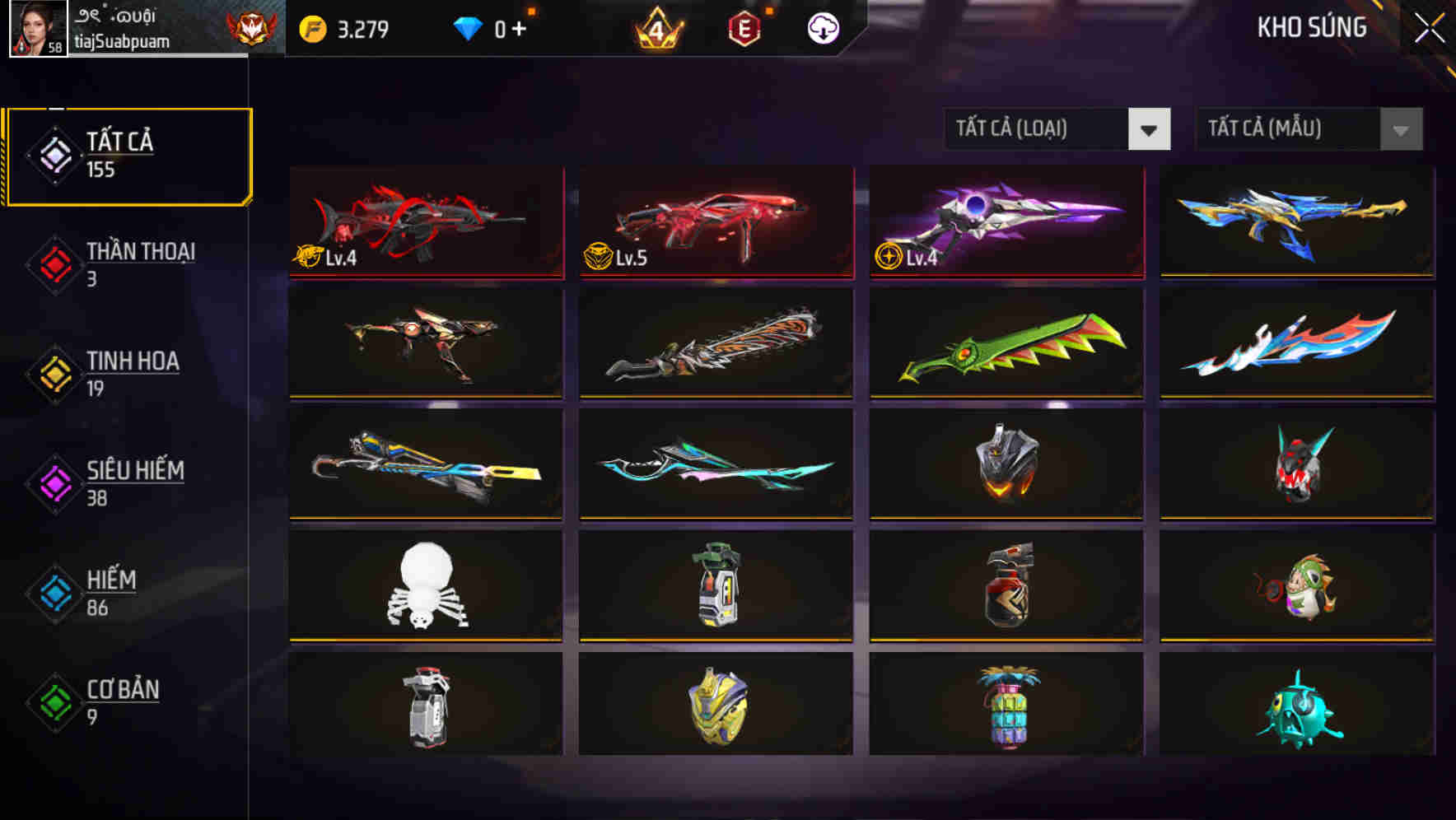Click the gold F coin balance icon

(x=311, y=27)
